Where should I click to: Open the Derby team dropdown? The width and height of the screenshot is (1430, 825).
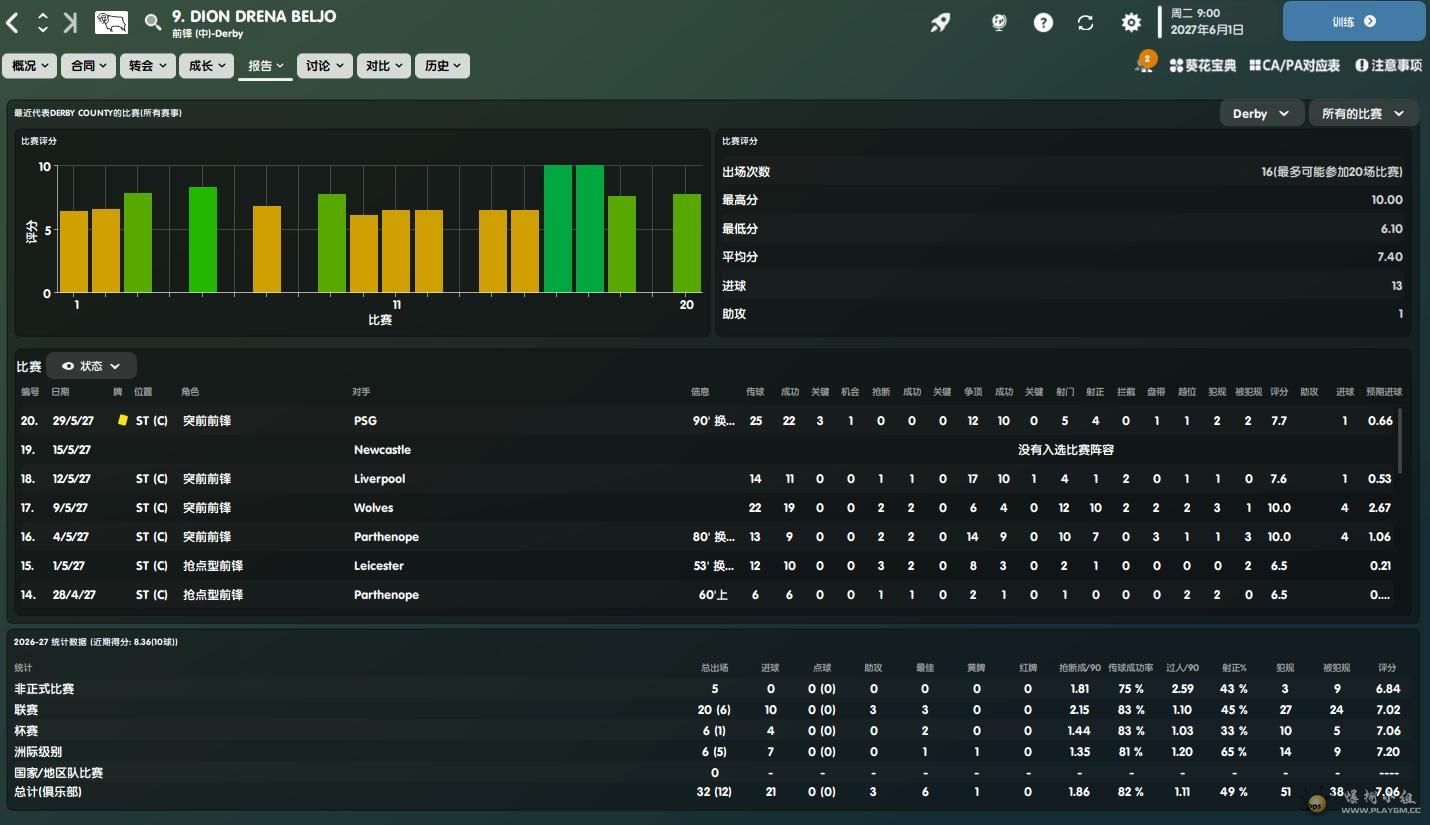click(x=1261, y=114)
